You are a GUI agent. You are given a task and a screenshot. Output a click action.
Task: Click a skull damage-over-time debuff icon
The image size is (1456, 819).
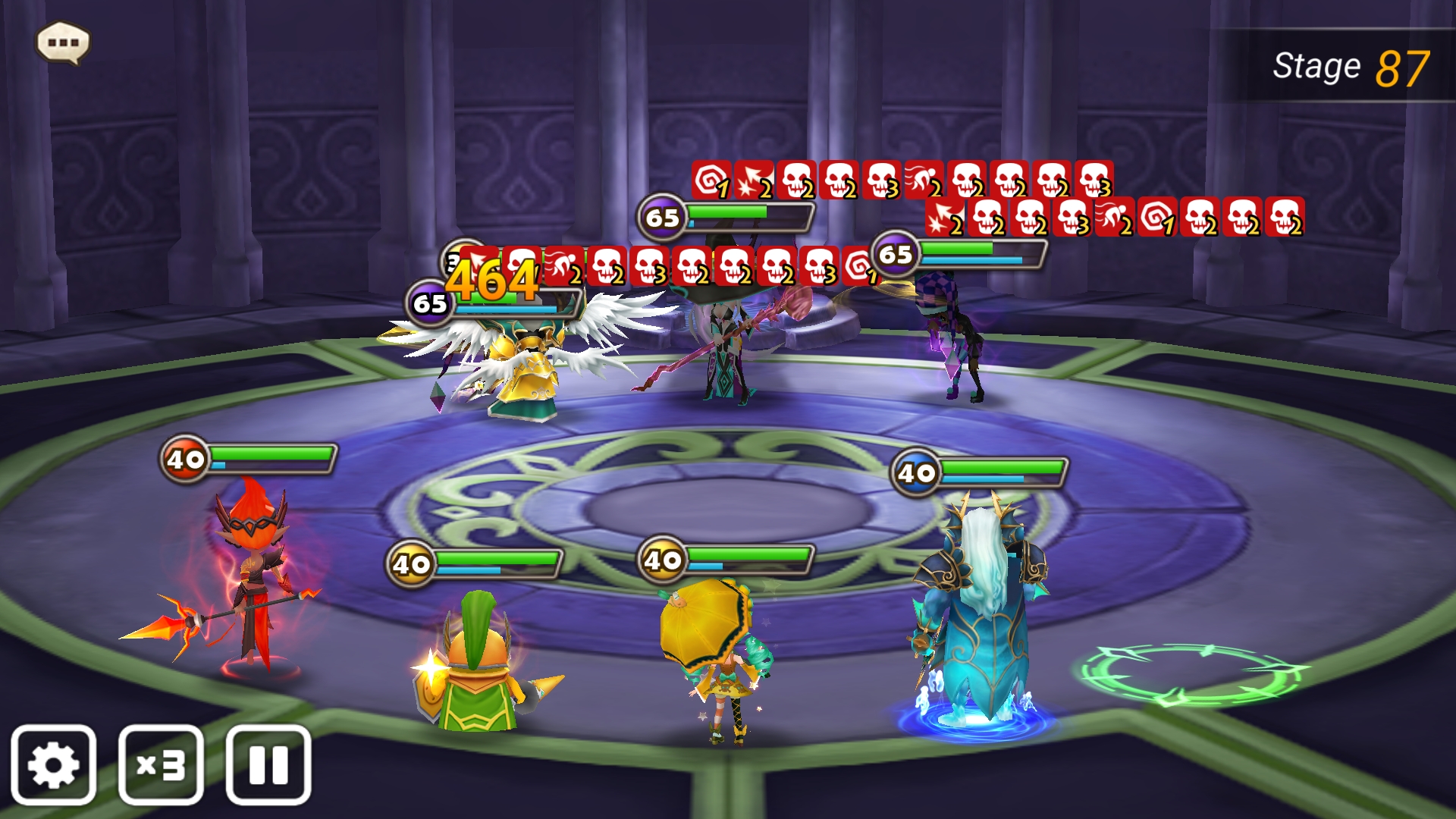pyautogui.click(x=797, y=182)
